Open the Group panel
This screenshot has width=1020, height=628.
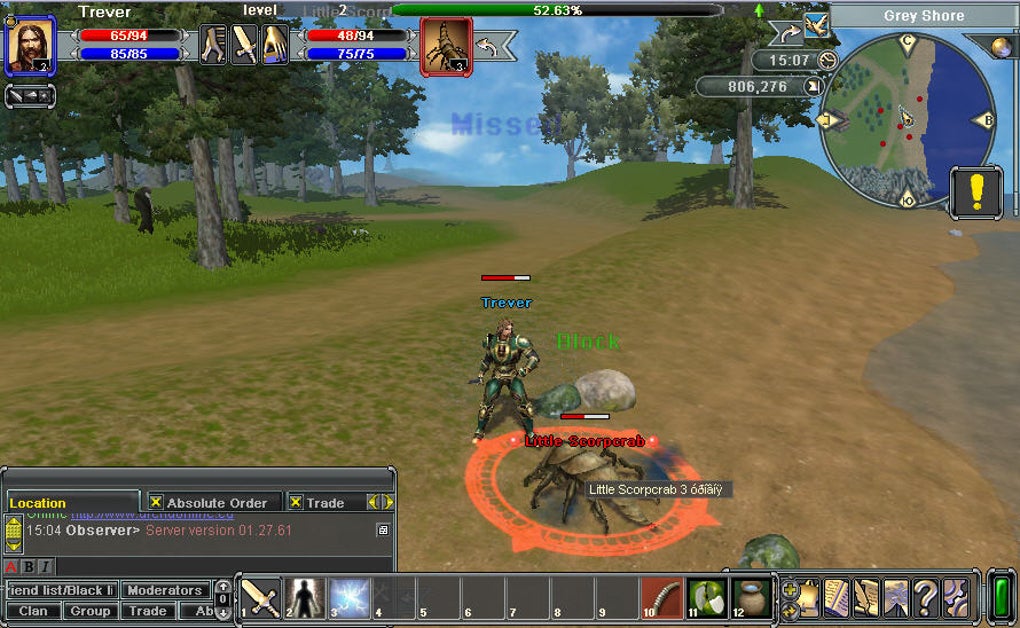click(90, 610)
